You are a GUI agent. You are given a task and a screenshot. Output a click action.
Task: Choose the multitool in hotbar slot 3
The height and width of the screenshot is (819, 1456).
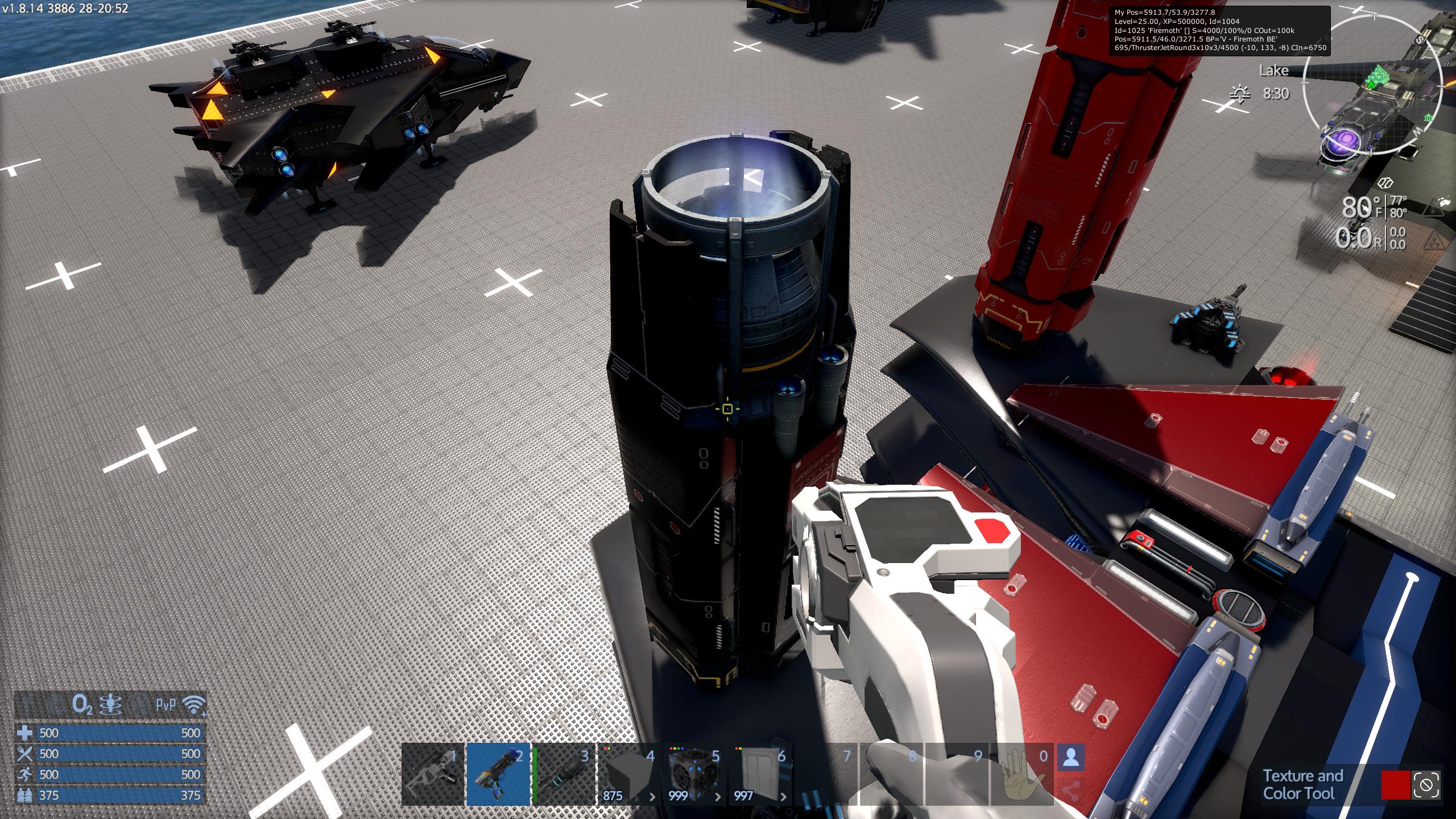564,773
